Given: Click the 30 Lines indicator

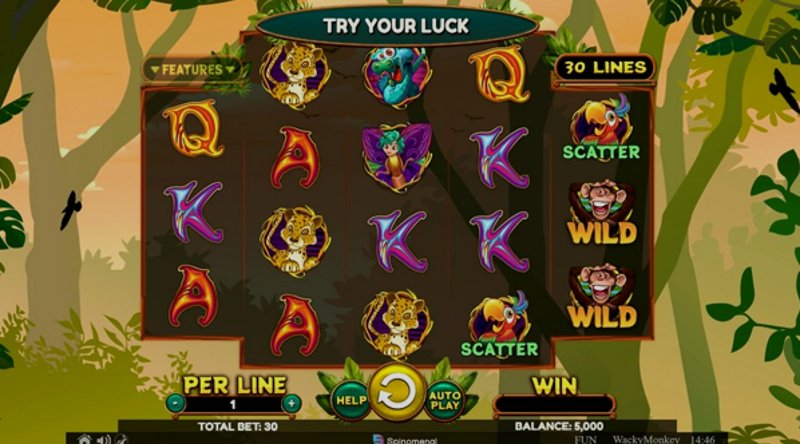Looking at the screenshot, I should pyautogui.click(x=603, y=68).
